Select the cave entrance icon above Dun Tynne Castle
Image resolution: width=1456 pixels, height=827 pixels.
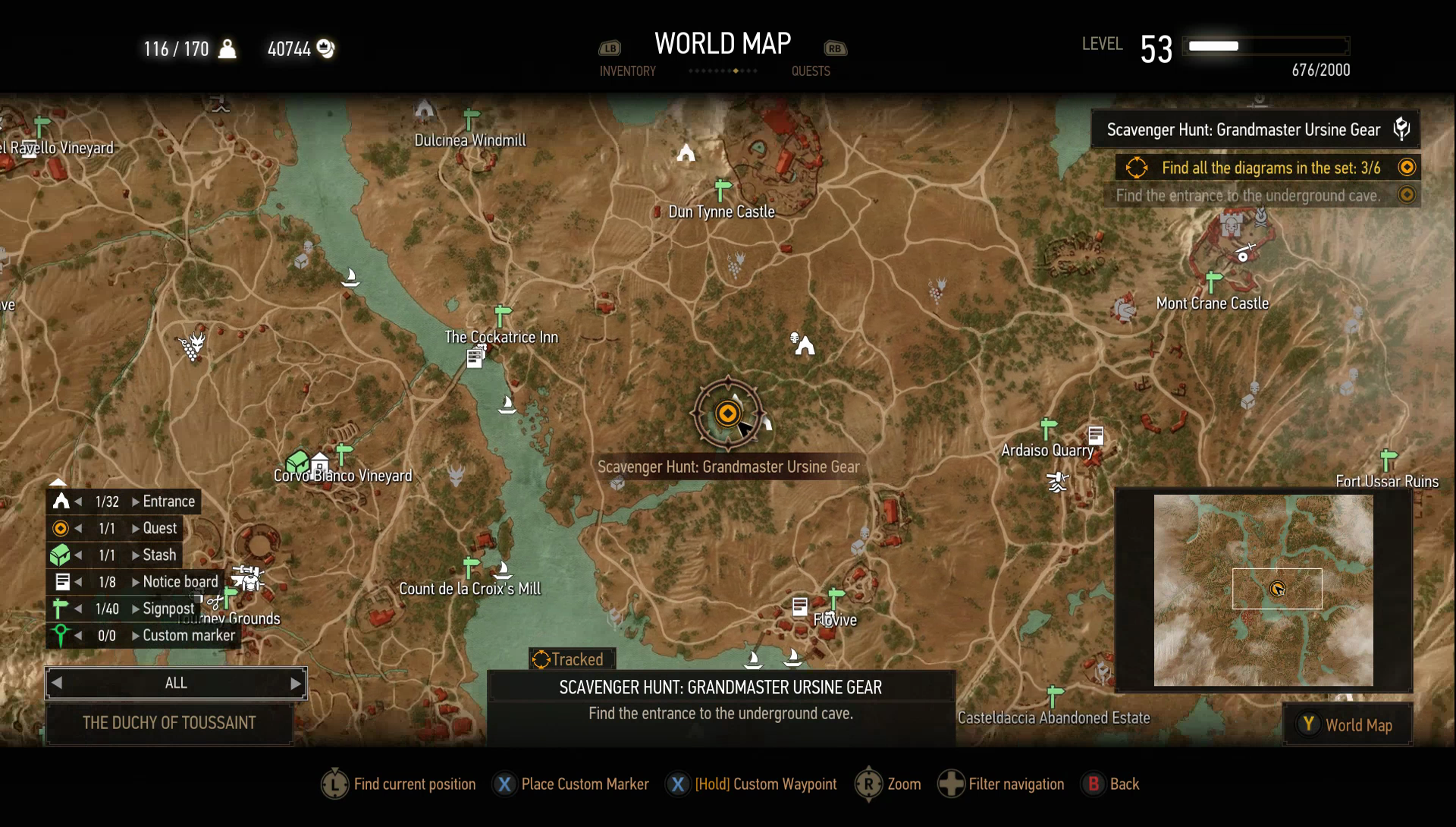pyautogui.click(x=686, y=154)
